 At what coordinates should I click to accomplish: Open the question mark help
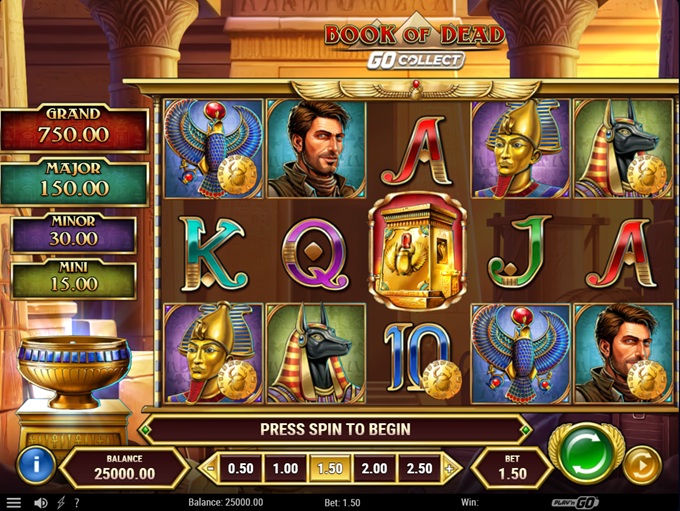pyautogui.click(x=77, y=502)
